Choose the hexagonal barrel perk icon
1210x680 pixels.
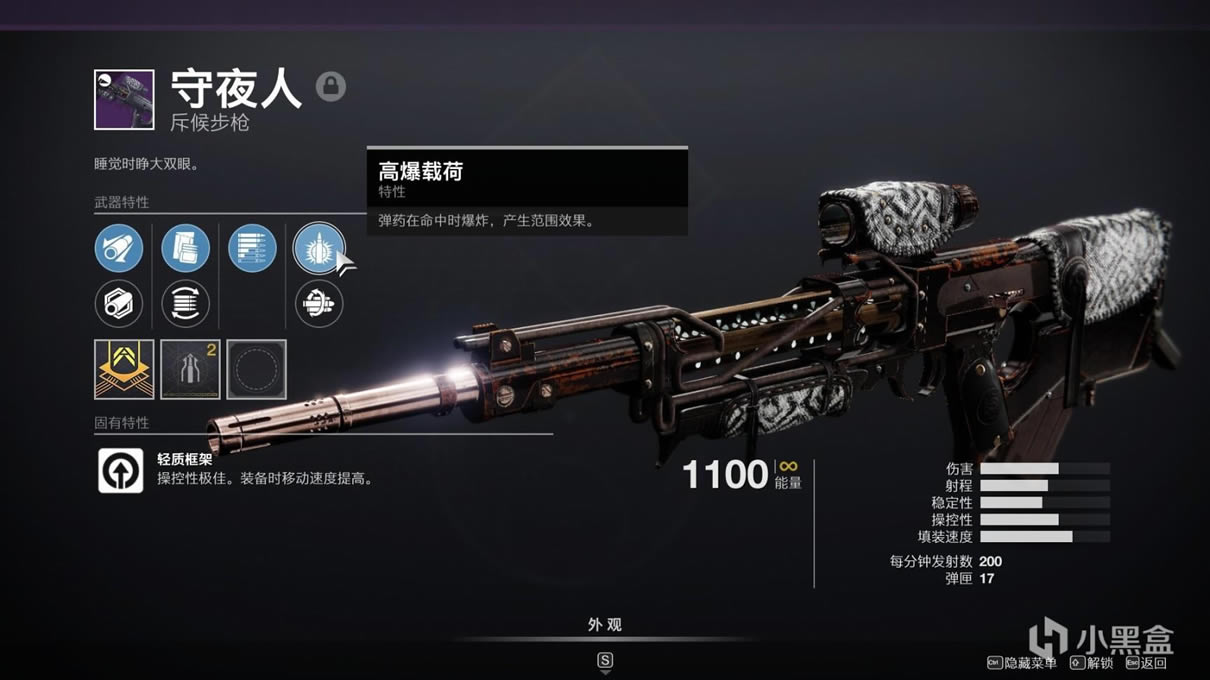click(x=119, y=304)
